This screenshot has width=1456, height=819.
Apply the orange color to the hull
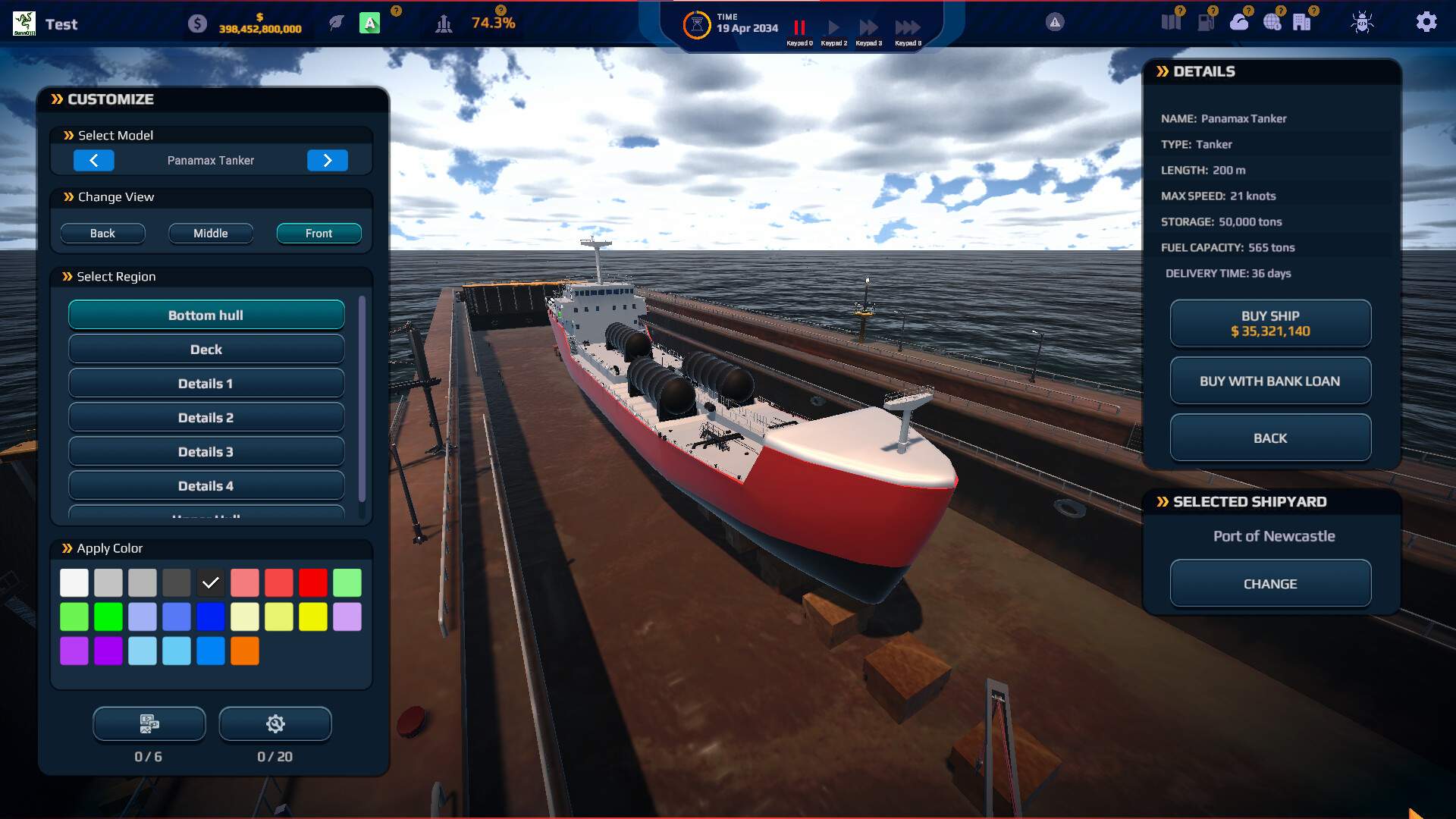(245, 651)
